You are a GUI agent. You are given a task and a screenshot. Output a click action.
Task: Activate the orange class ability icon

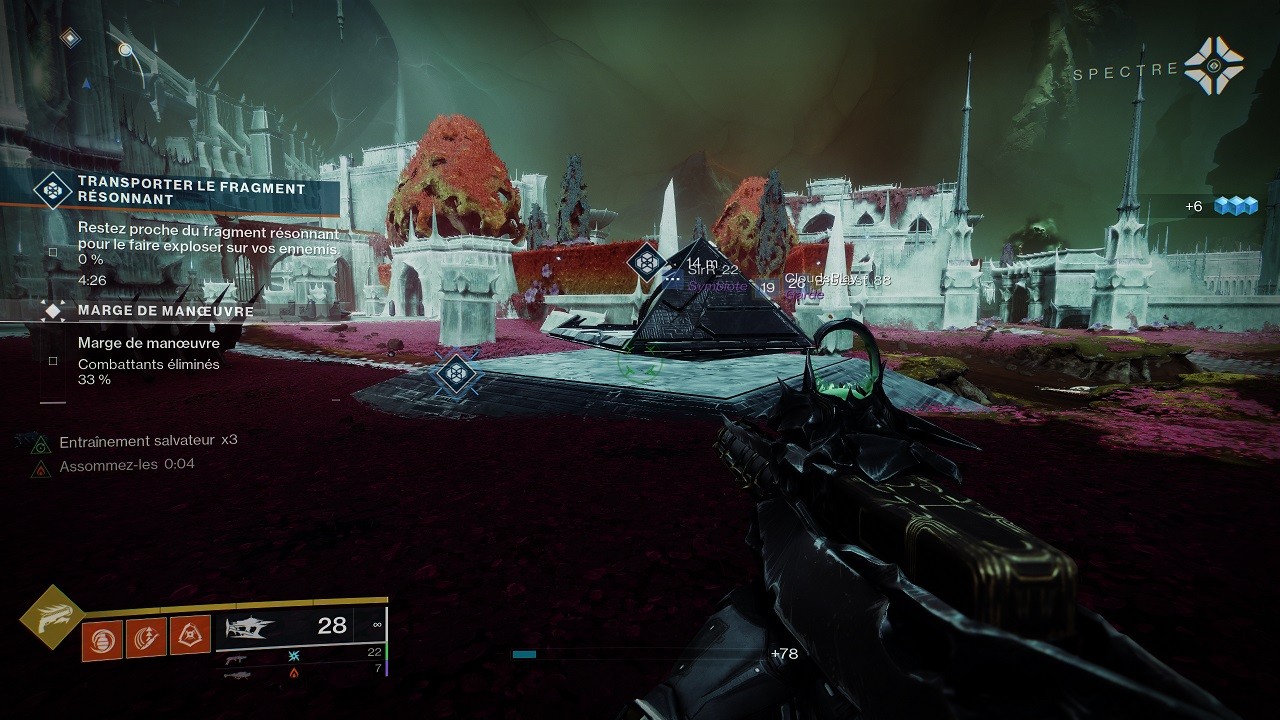190,635
